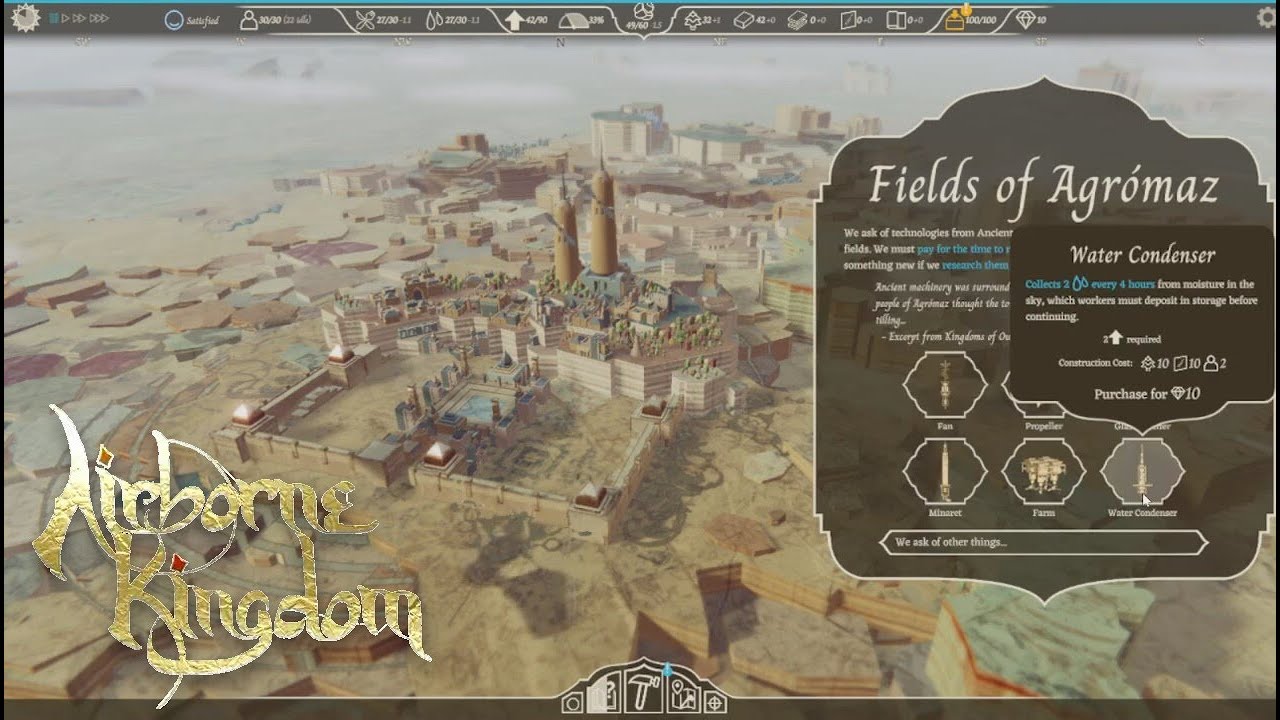1280x720 pixels.
Task: Click the population figure icon
Action: (248, 19)
